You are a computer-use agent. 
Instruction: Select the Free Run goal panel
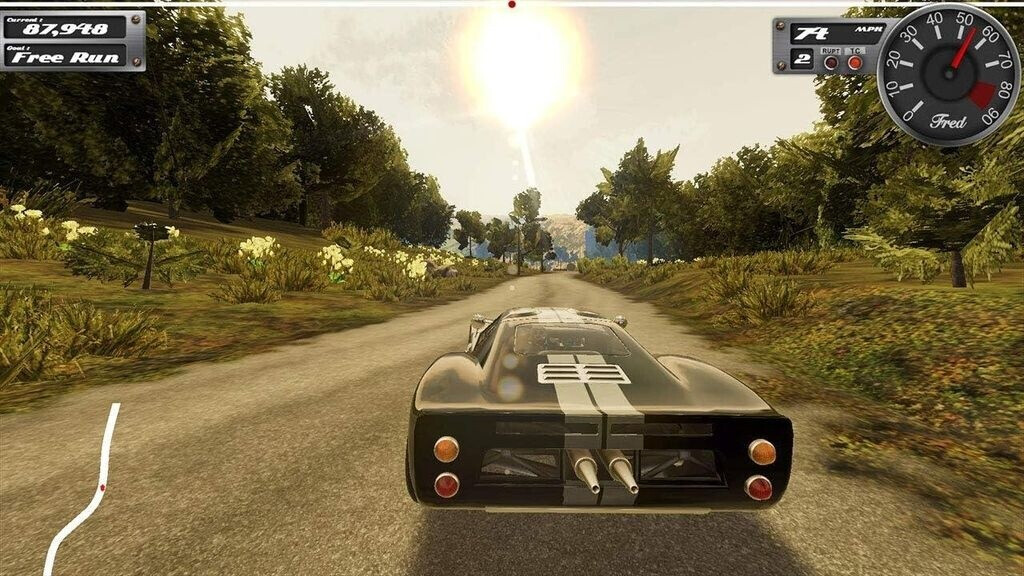tap(65, 56)
